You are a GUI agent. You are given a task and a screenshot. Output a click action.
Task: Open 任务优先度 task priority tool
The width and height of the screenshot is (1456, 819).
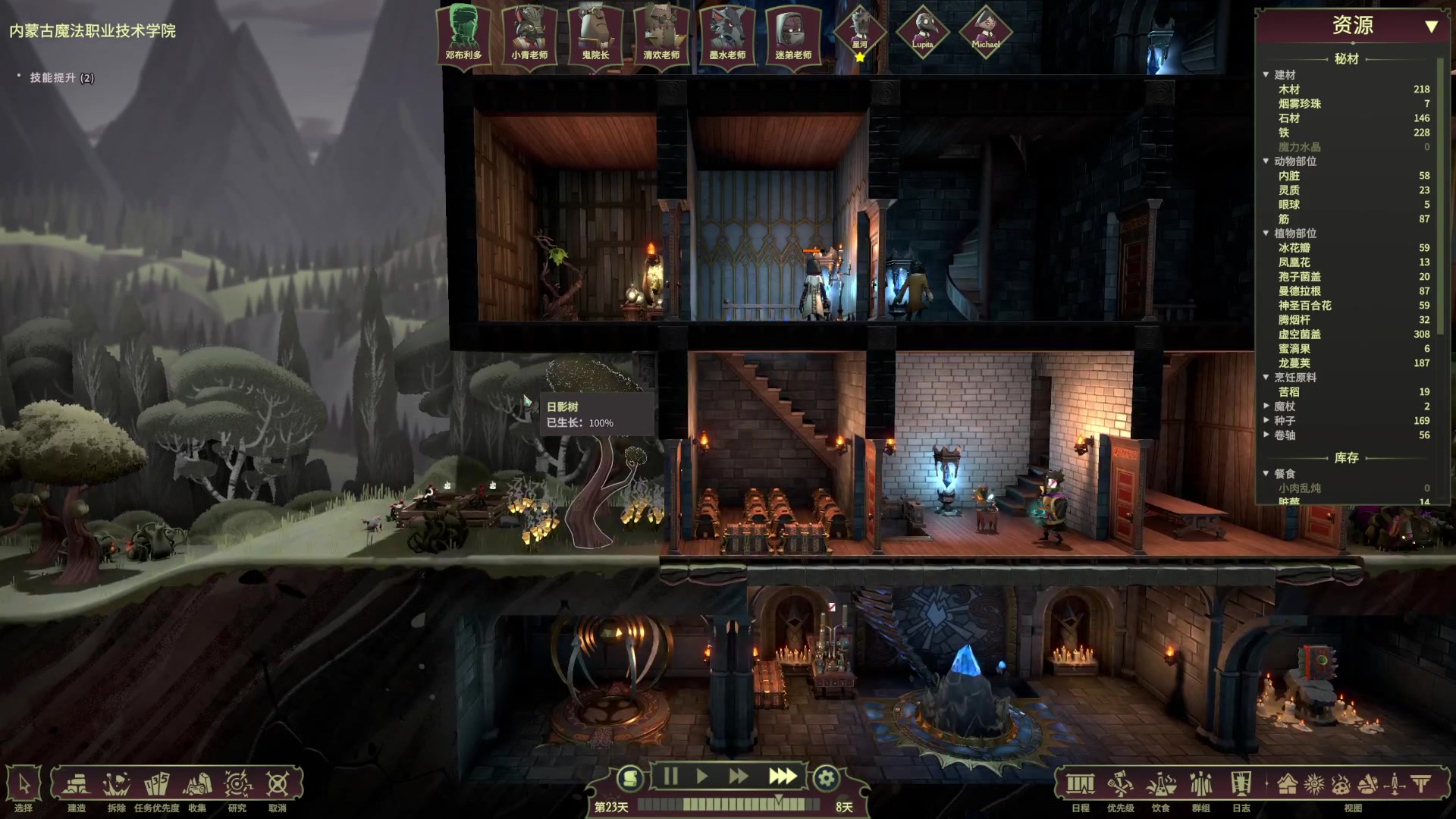pyautogui.click(x=157, y=785)
